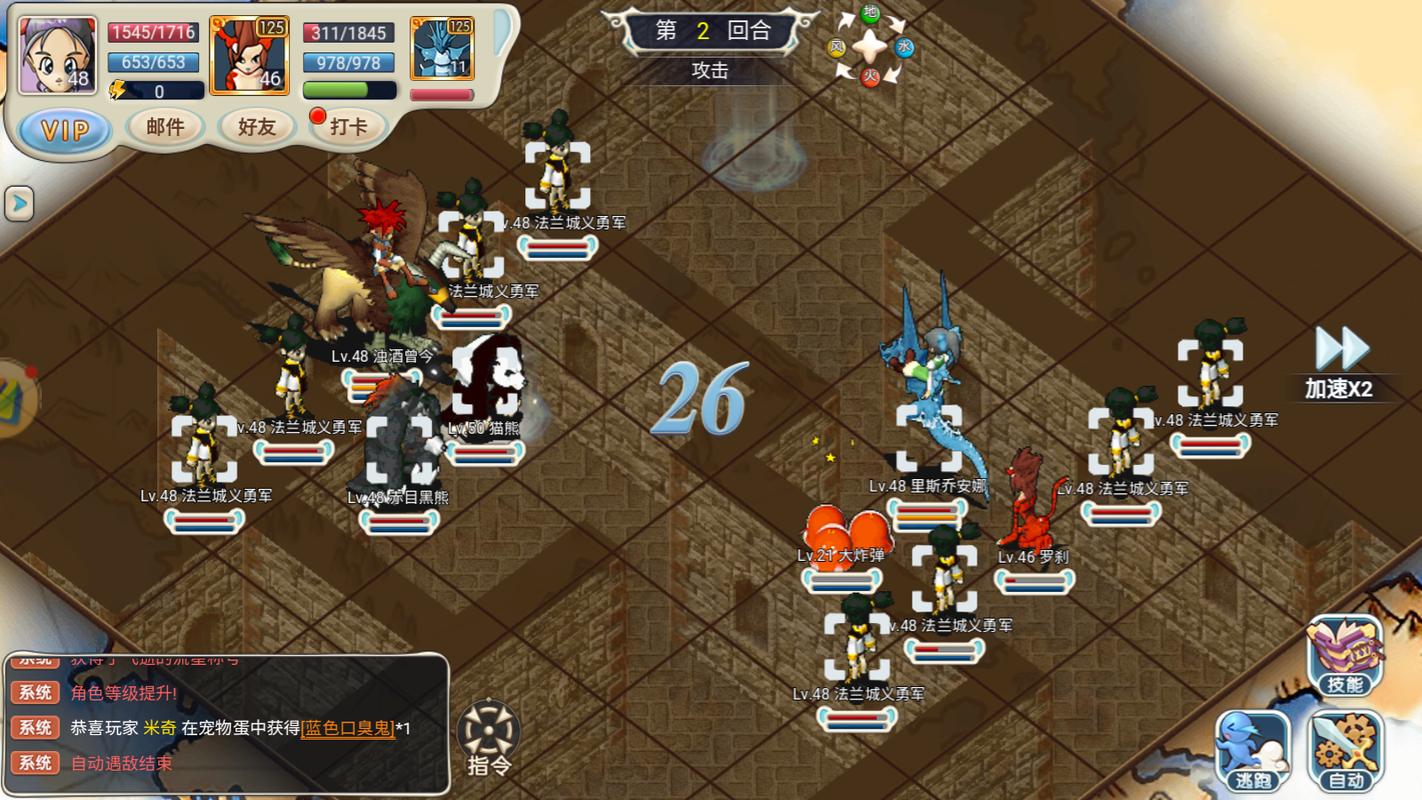Select the blue dragon pet portrait

[x=442, y=49]
